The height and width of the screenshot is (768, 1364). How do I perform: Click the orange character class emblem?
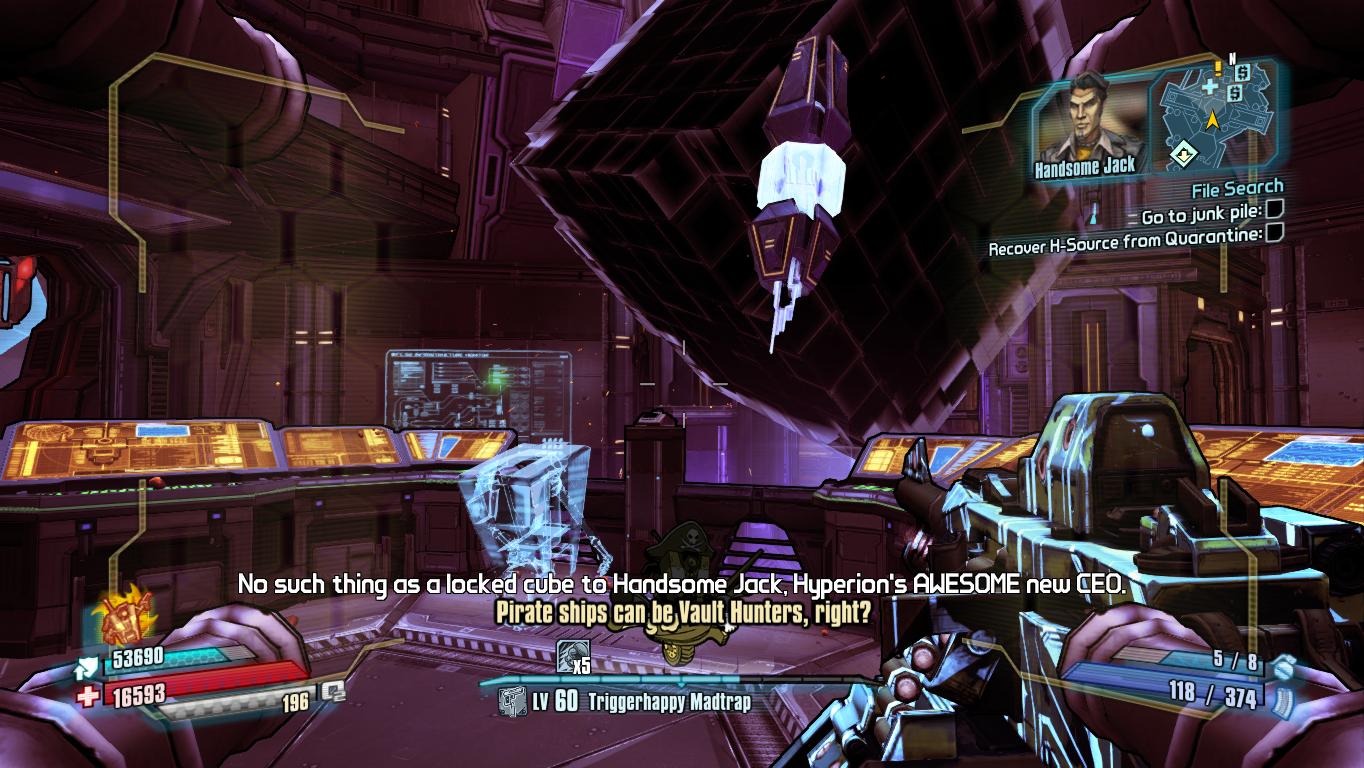[x=122, y=617]
